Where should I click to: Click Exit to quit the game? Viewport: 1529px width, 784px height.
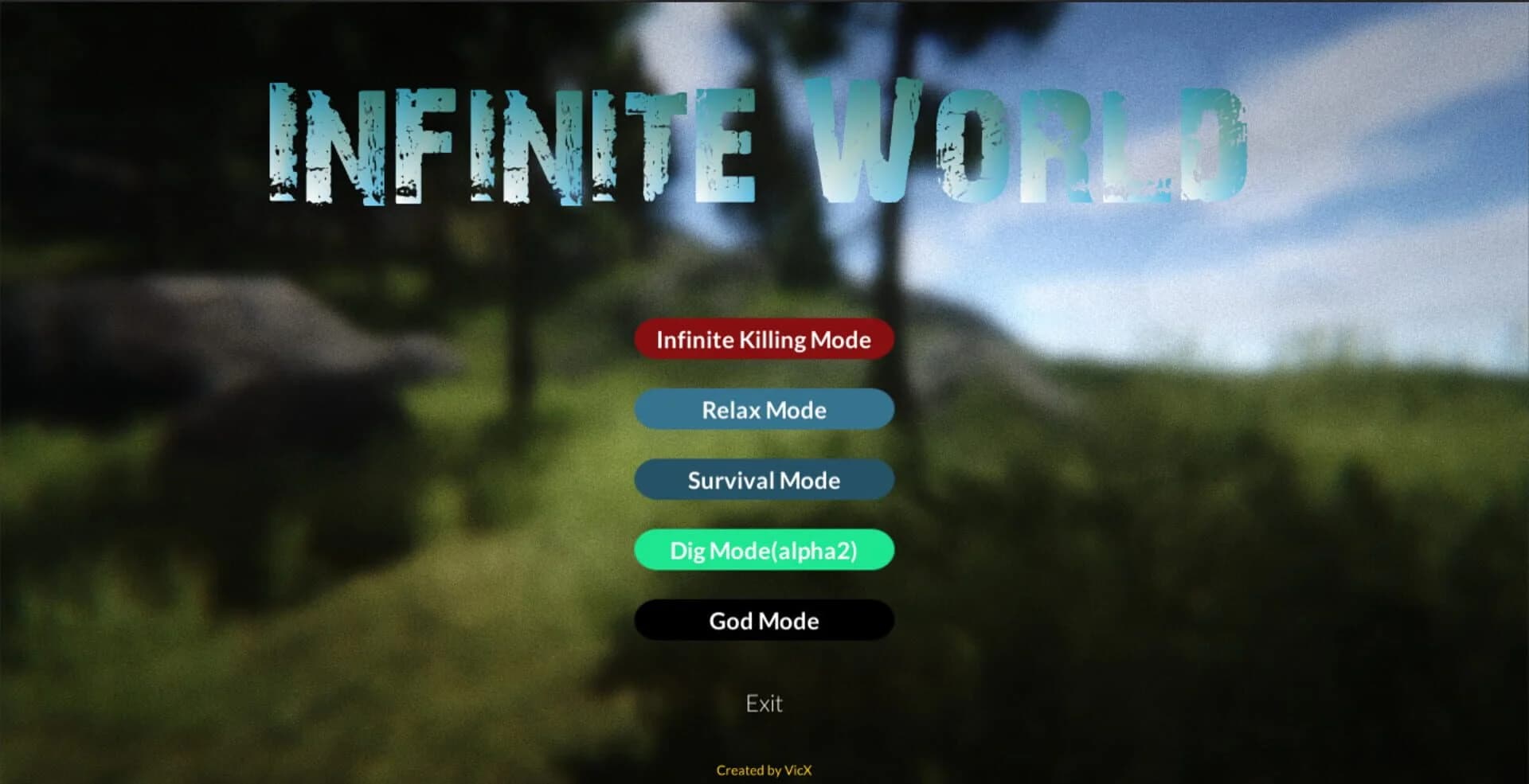[x=763, y=703]
